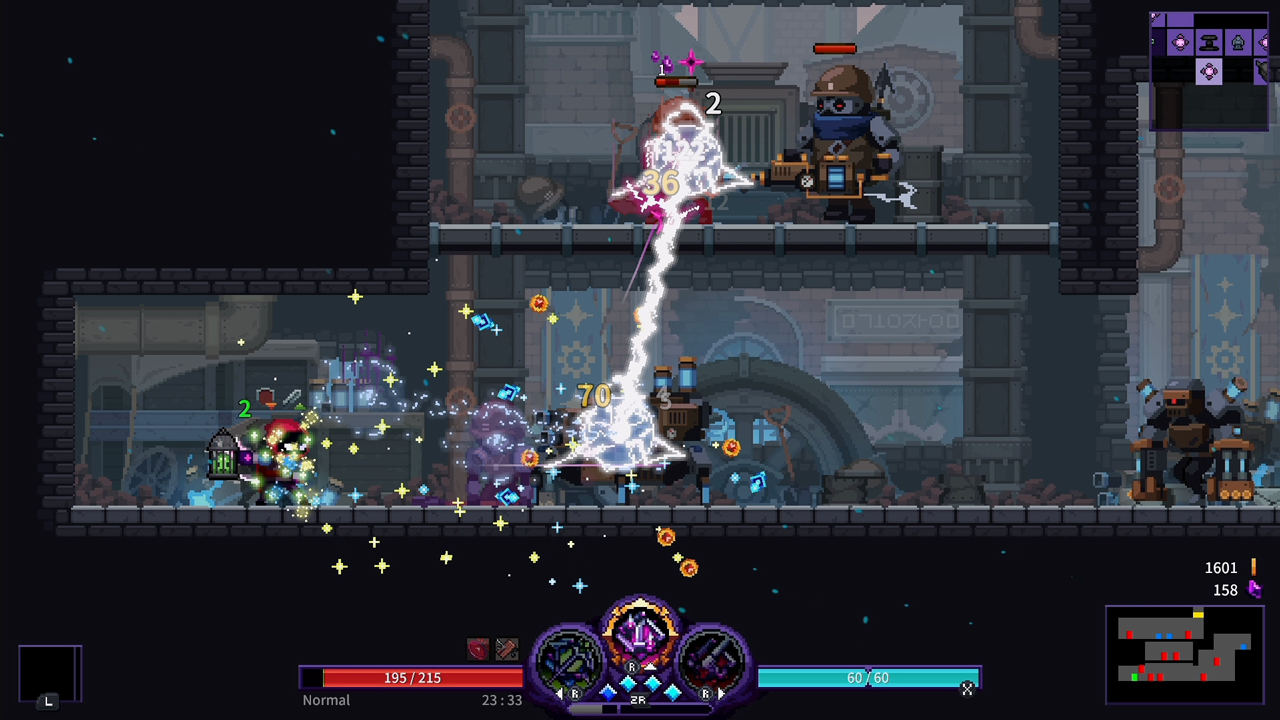The width and height of the screenshot is (1280, 720).
Task: Click the red health bar showing 195/215
Action: 410,677
